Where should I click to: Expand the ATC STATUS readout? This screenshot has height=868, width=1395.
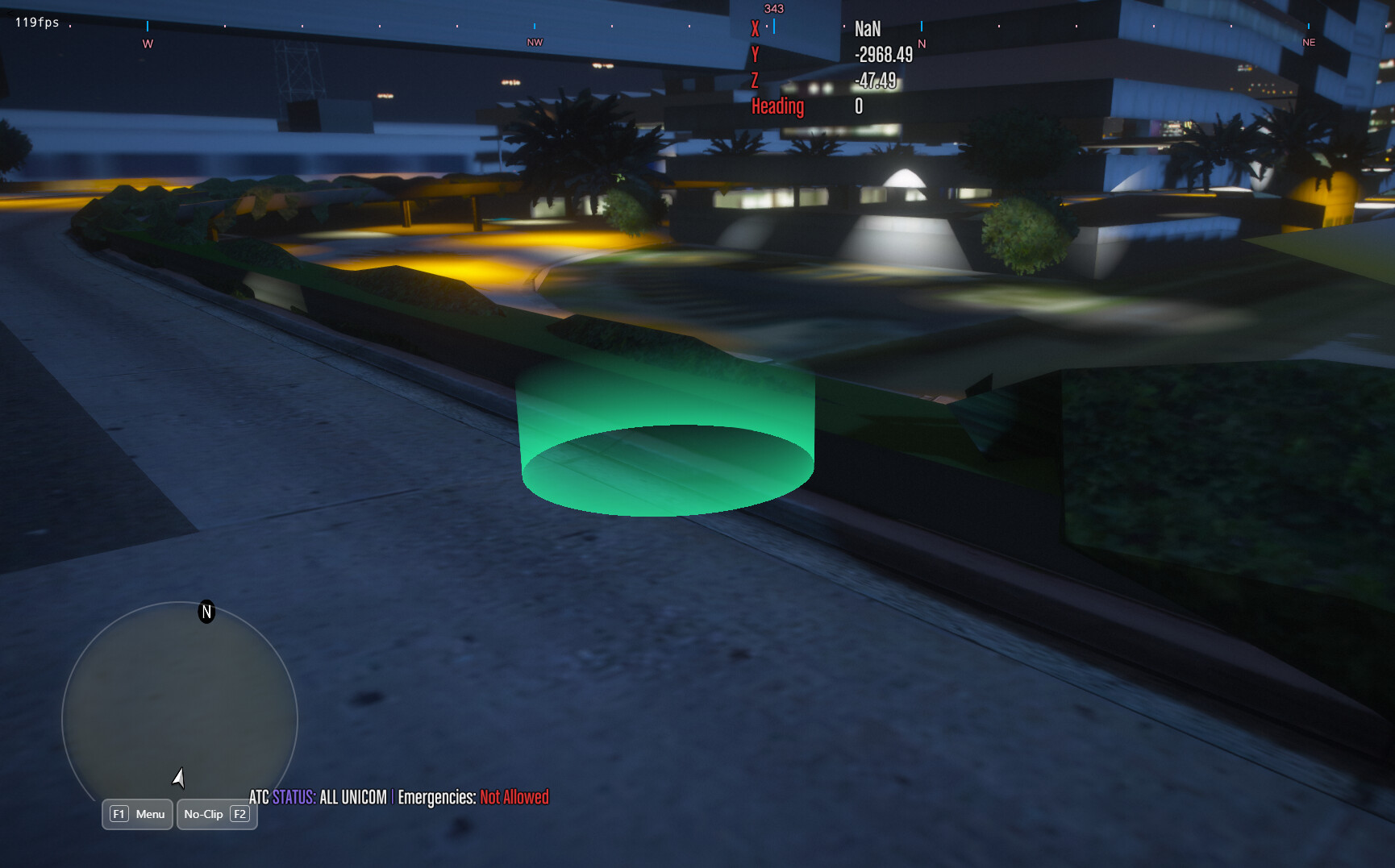(x=284, y=798)
